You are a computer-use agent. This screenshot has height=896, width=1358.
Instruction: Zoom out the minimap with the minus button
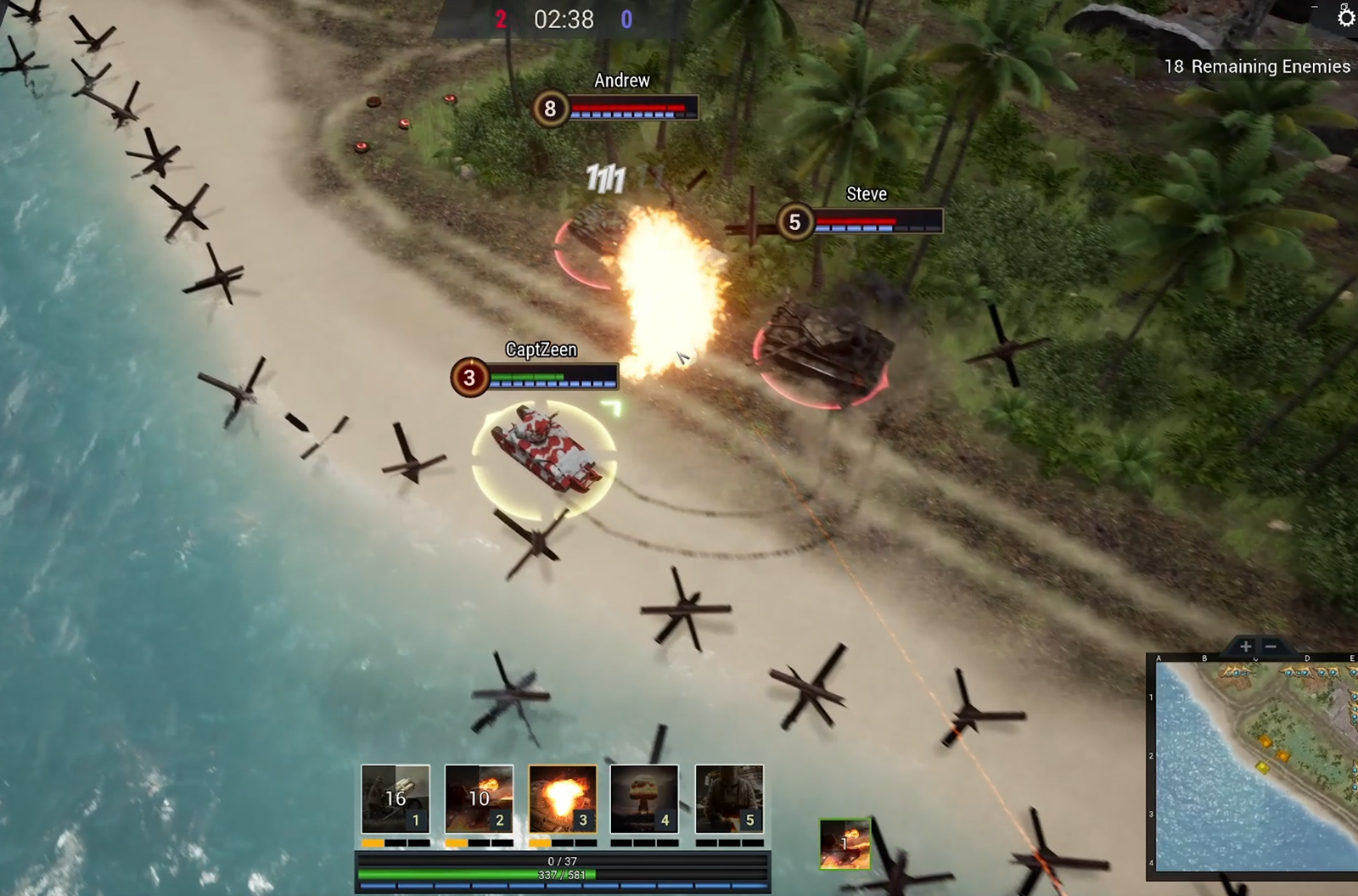[x=1271, y=647]
